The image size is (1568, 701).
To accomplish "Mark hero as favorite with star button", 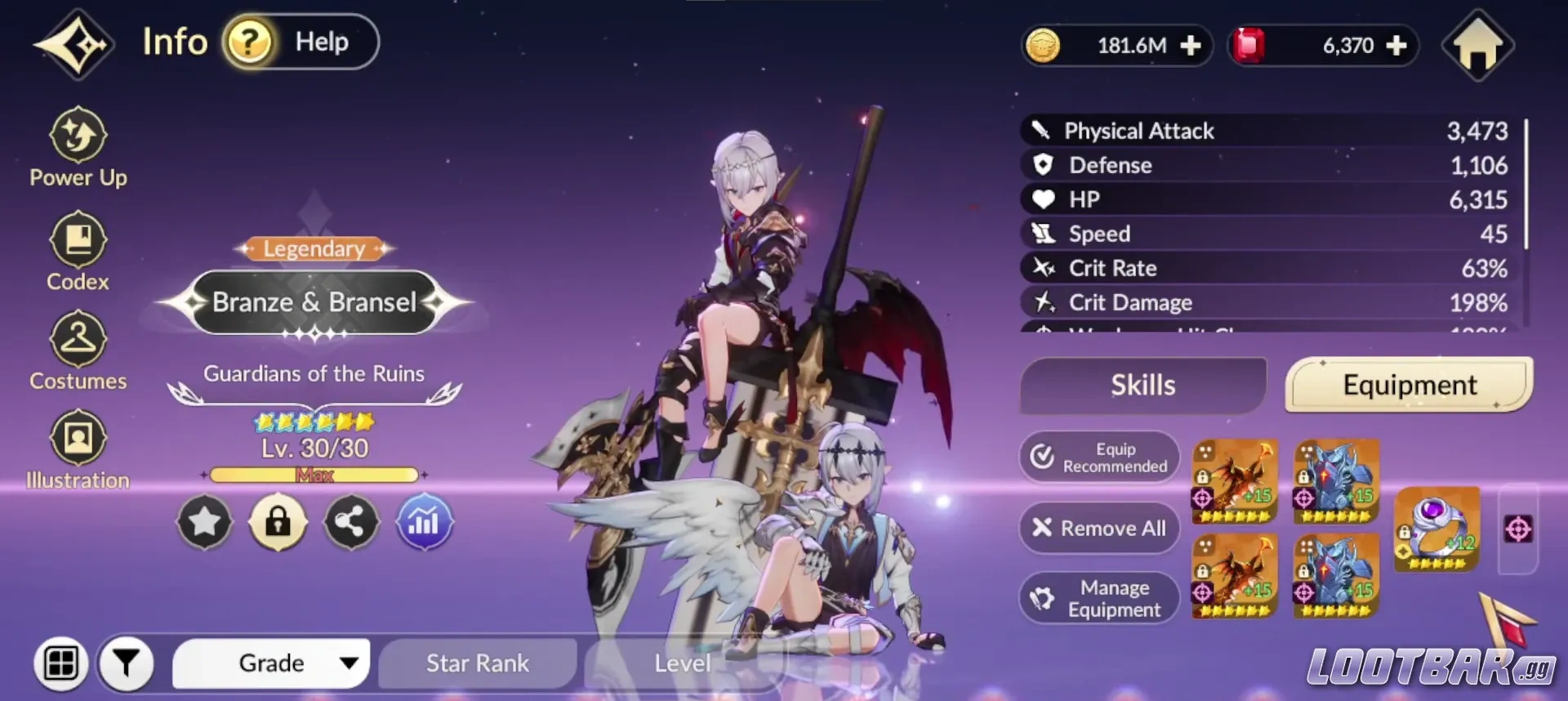I will pyautogui.click(x=205, y=521).
